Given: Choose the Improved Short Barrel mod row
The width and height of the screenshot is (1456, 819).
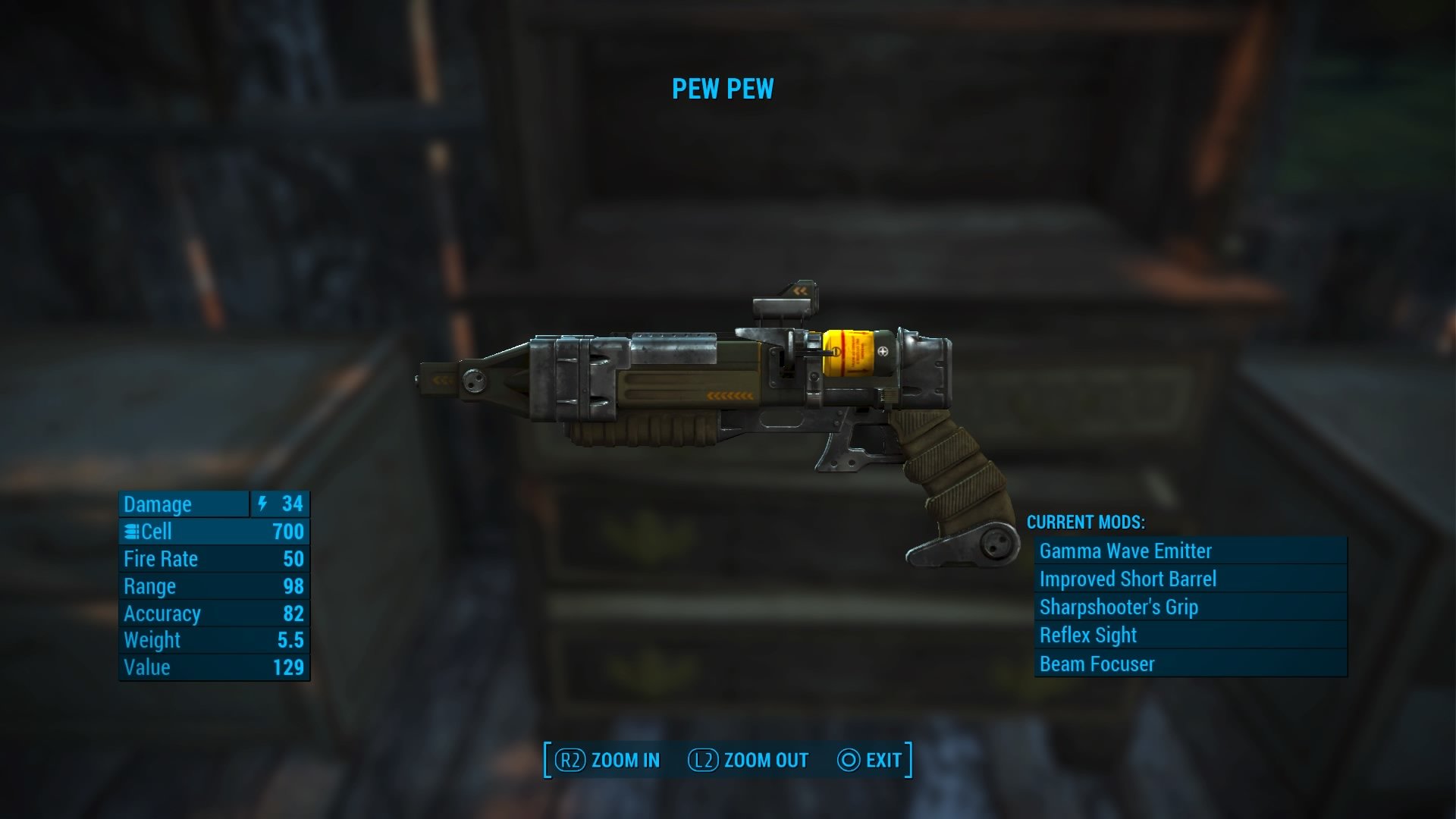Looking at the screenshot, I should click(x=1189, y=579).
